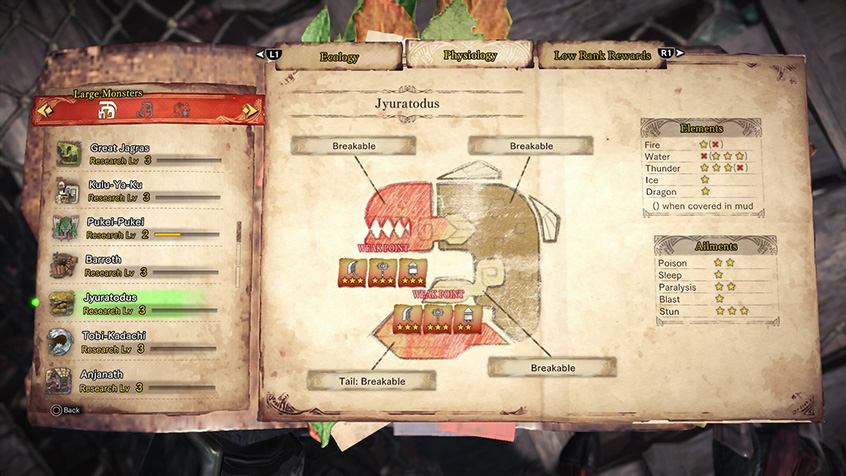Show the Low Rank Rewards tab
This screenshot has width=846, height=476.
click(x=602, y=56)
